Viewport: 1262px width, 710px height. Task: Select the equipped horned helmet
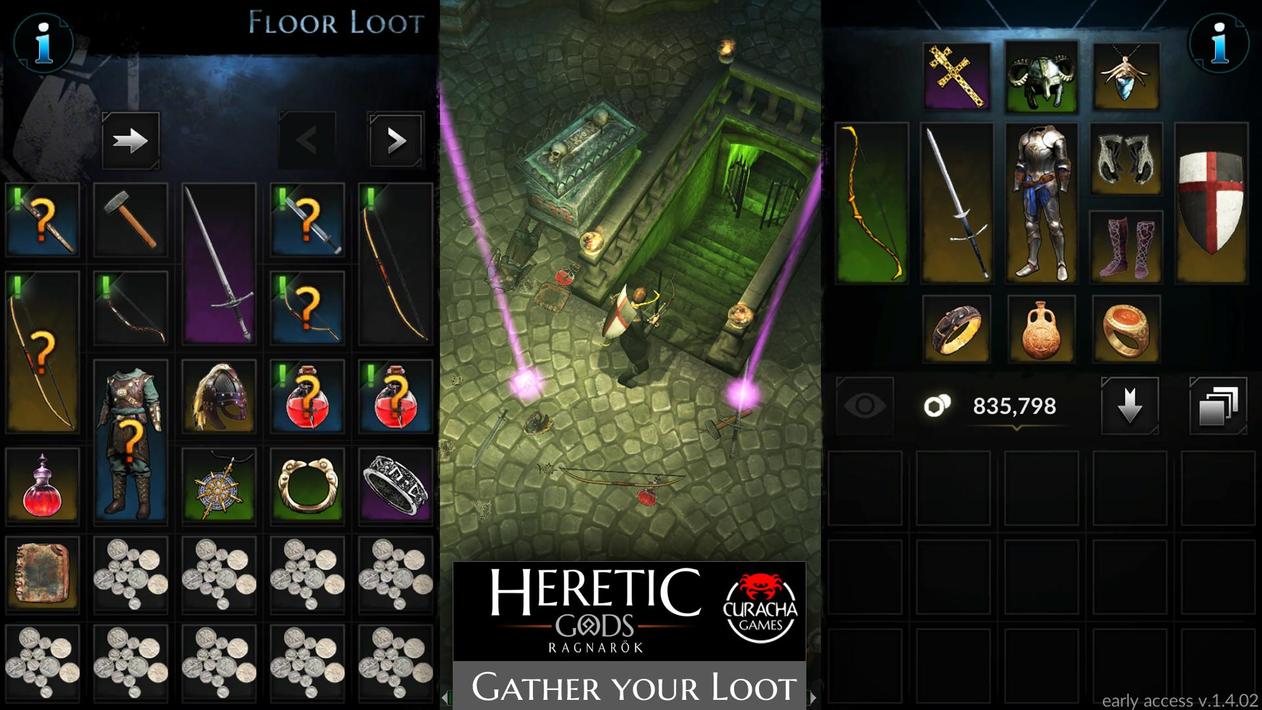click(1042, 75)
